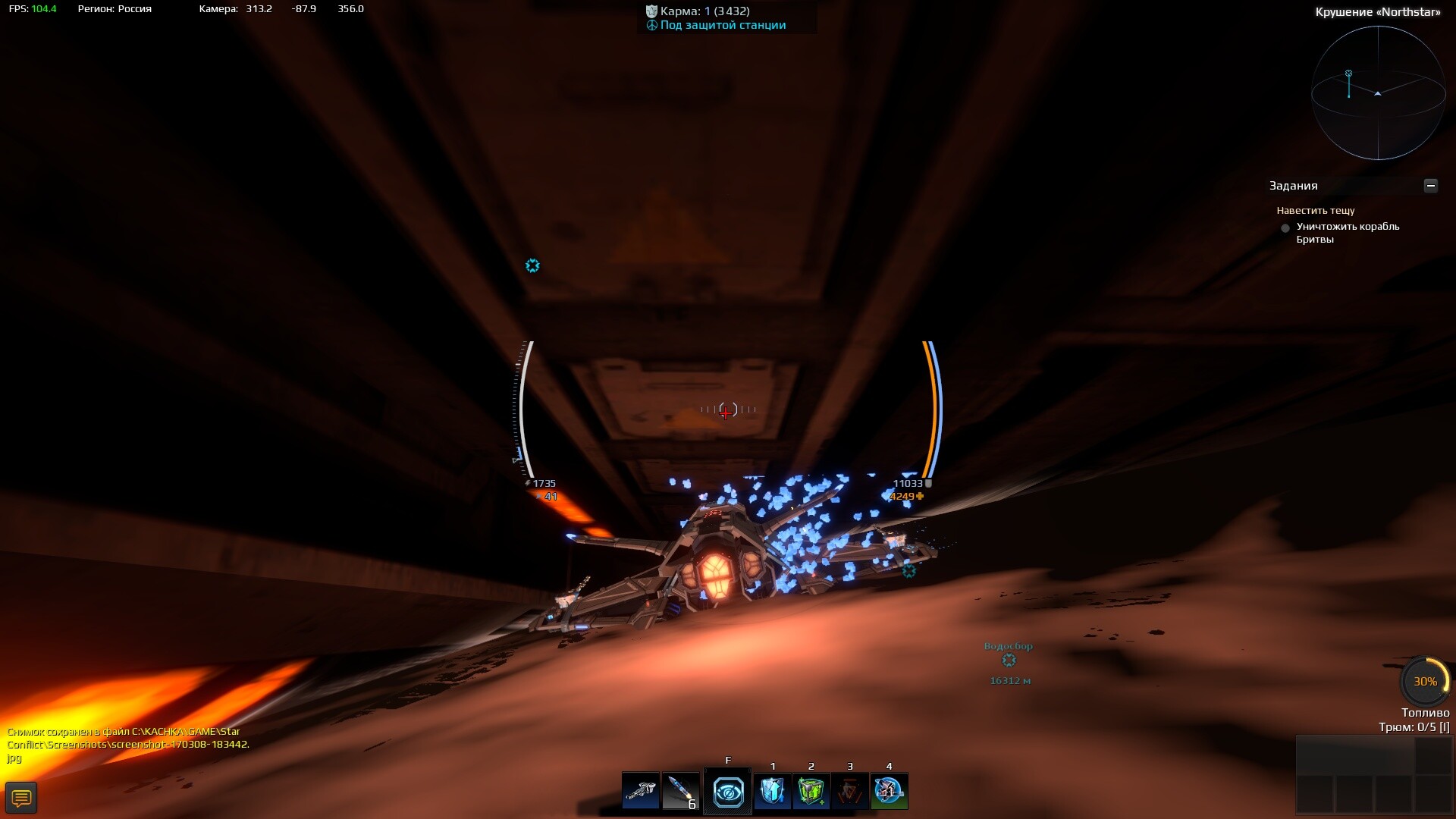Select the Водосбор navigation marker
Image resolution: width=1456 pixels, height=819 pixels.
[x=1009, y=661]
